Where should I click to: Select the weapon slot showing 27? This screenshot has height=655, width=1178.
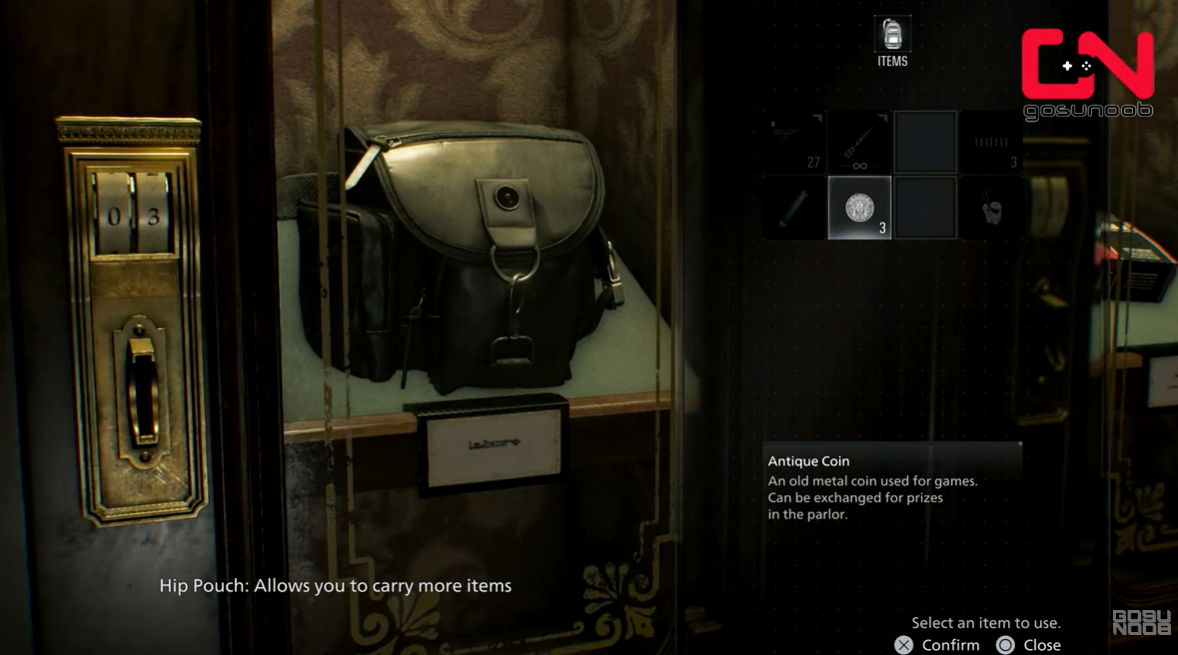[x=795, y=143]
